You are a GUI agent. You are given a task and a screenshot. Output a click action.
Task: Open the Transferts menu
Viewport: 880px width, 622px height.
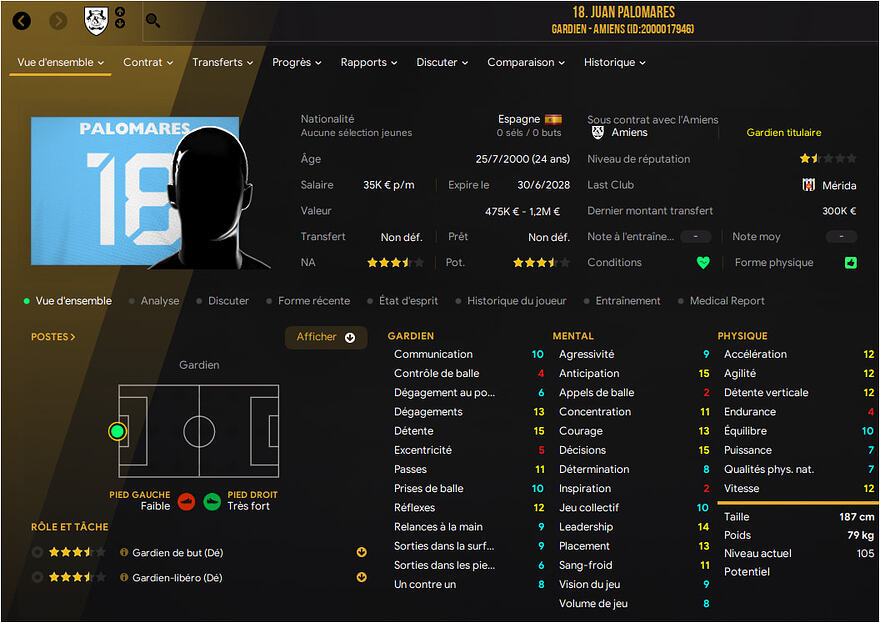coord(223,62)
